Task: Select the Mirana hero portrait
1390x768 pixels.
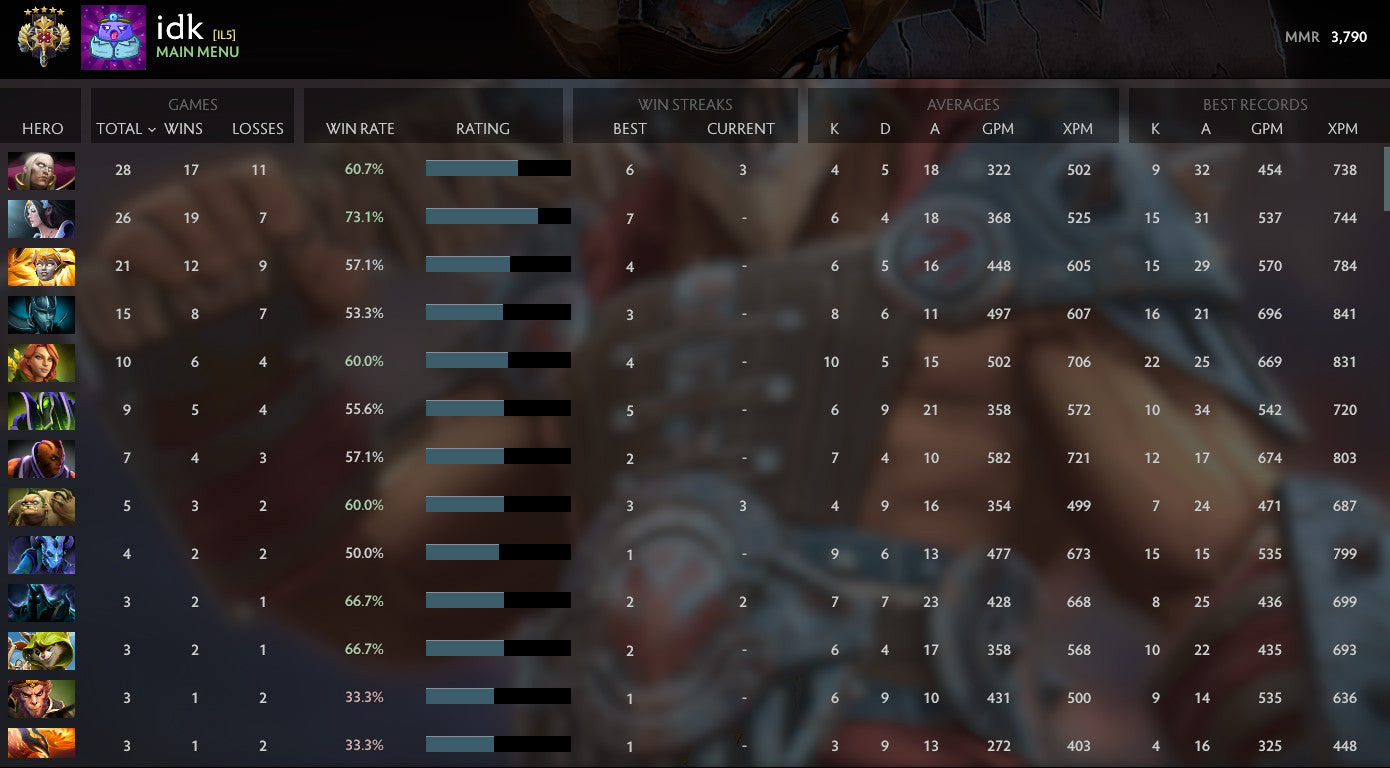Action: coord(41,218)
